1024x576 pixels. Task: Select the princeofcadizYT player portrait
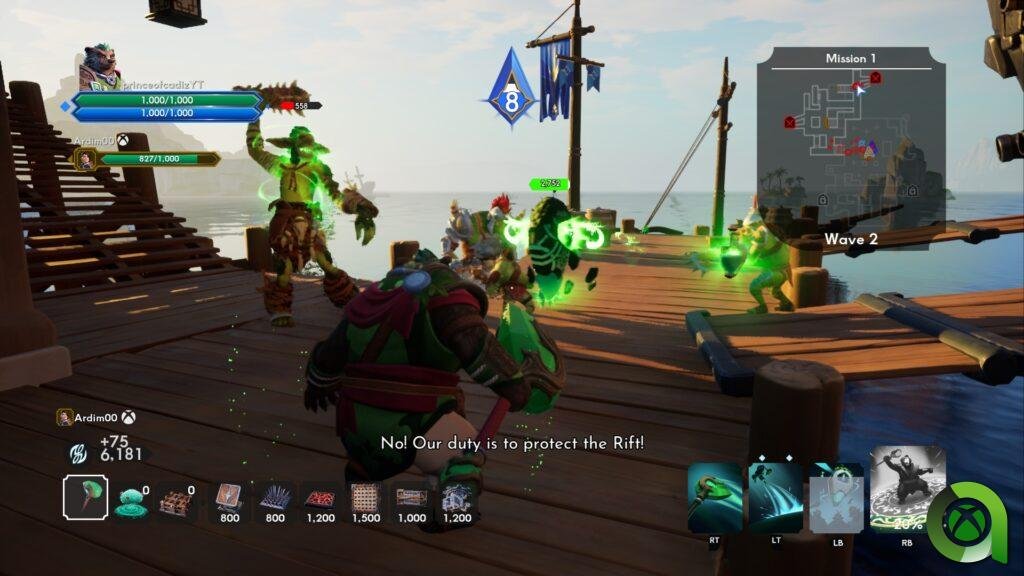pos(100,66)
